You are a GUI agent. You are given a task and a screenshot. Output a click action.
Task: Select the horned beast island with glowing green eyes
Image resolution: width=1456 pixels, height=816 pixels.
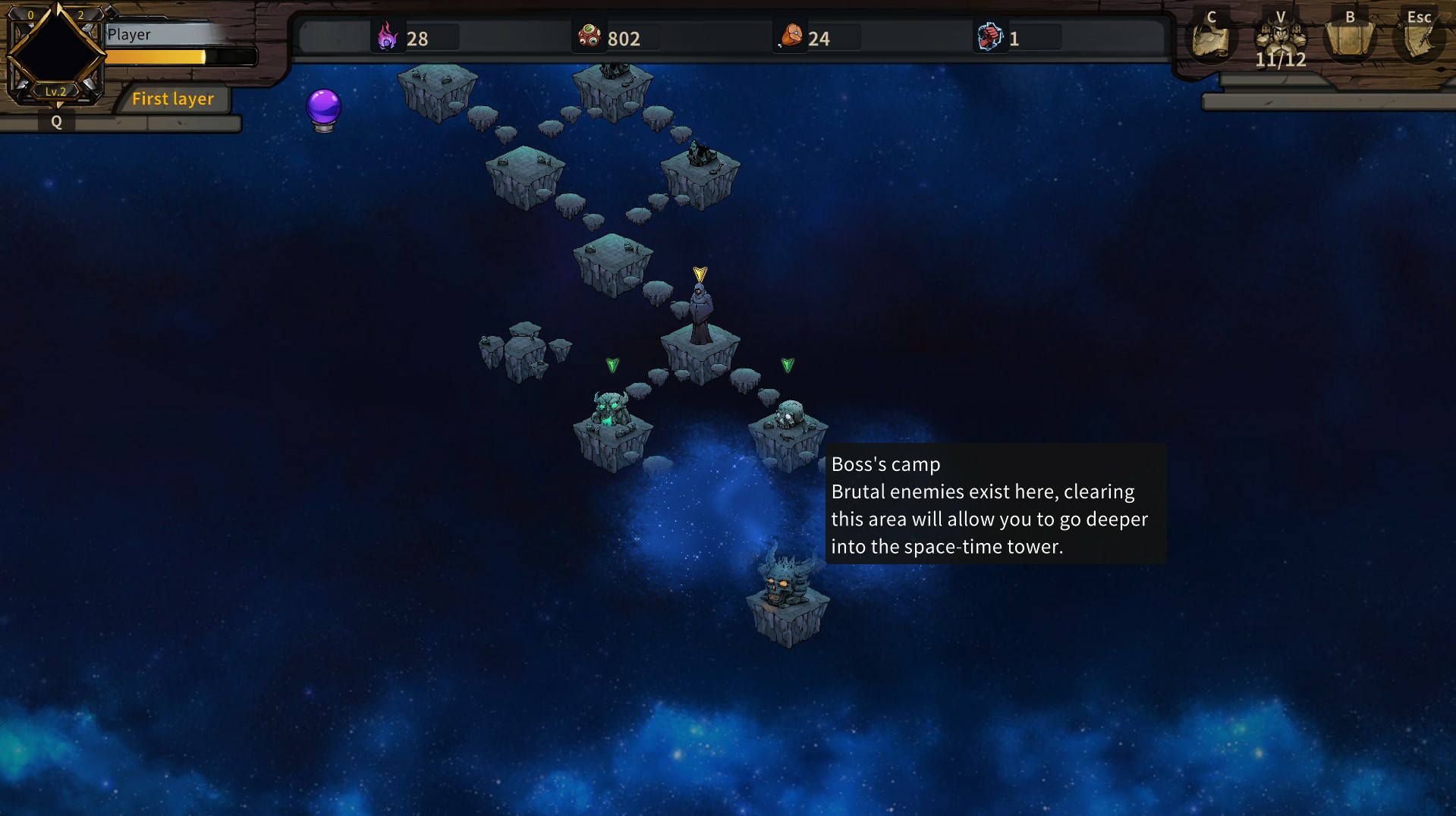click(612, 417)
